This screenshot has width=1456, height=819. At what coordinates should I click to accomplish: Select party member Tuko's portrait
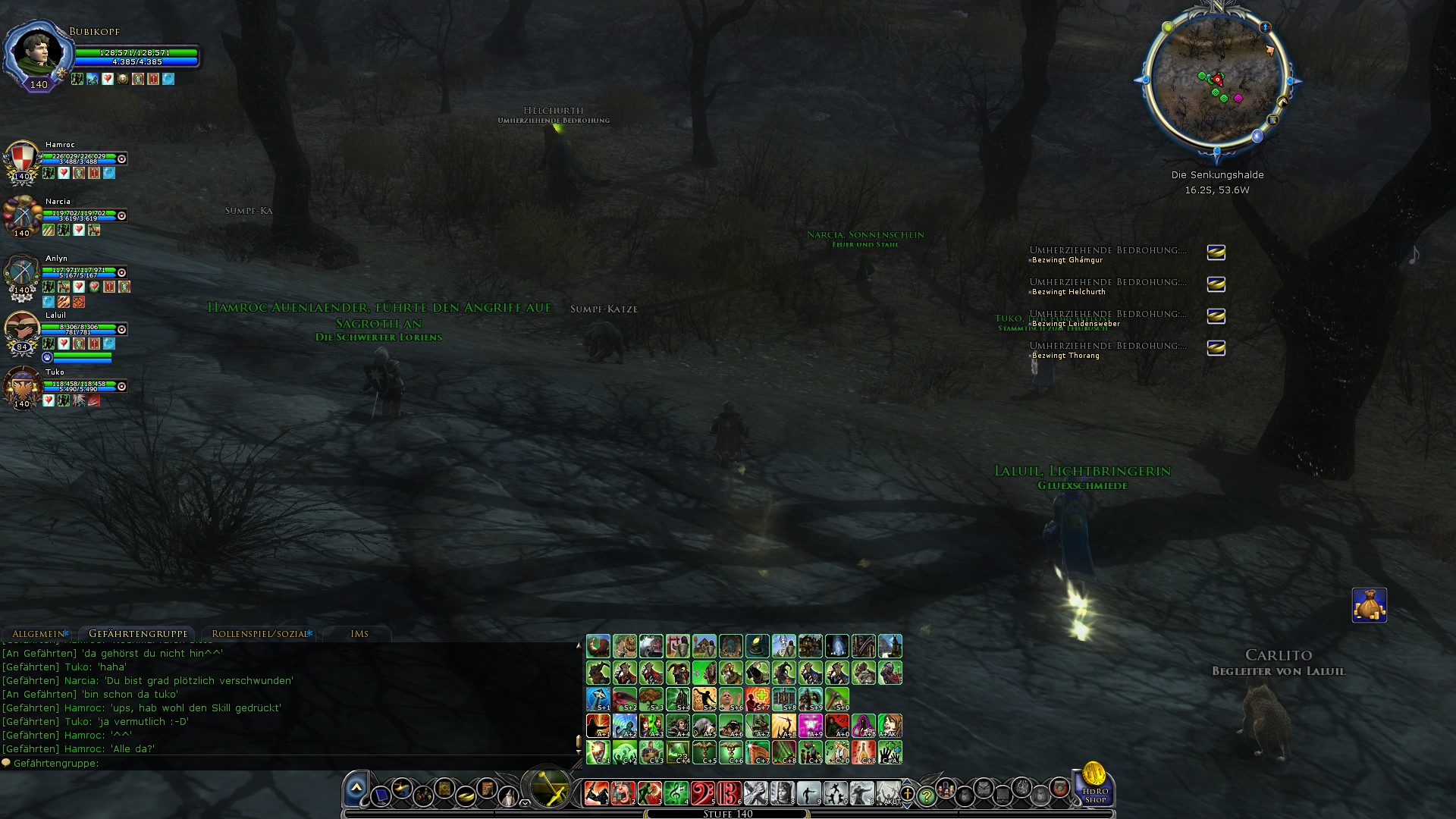coord(22,388)
